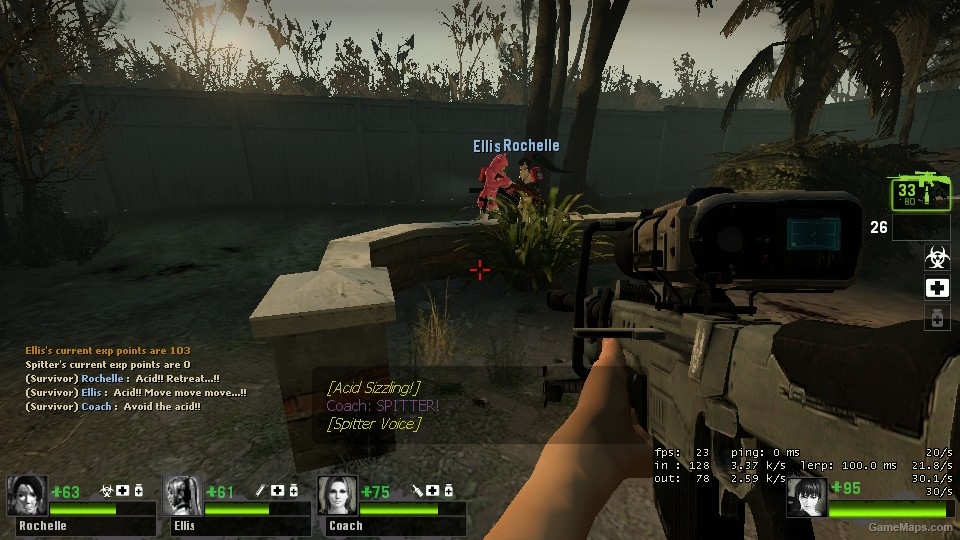Click Ellis's teammate portrait

point(182,495)
